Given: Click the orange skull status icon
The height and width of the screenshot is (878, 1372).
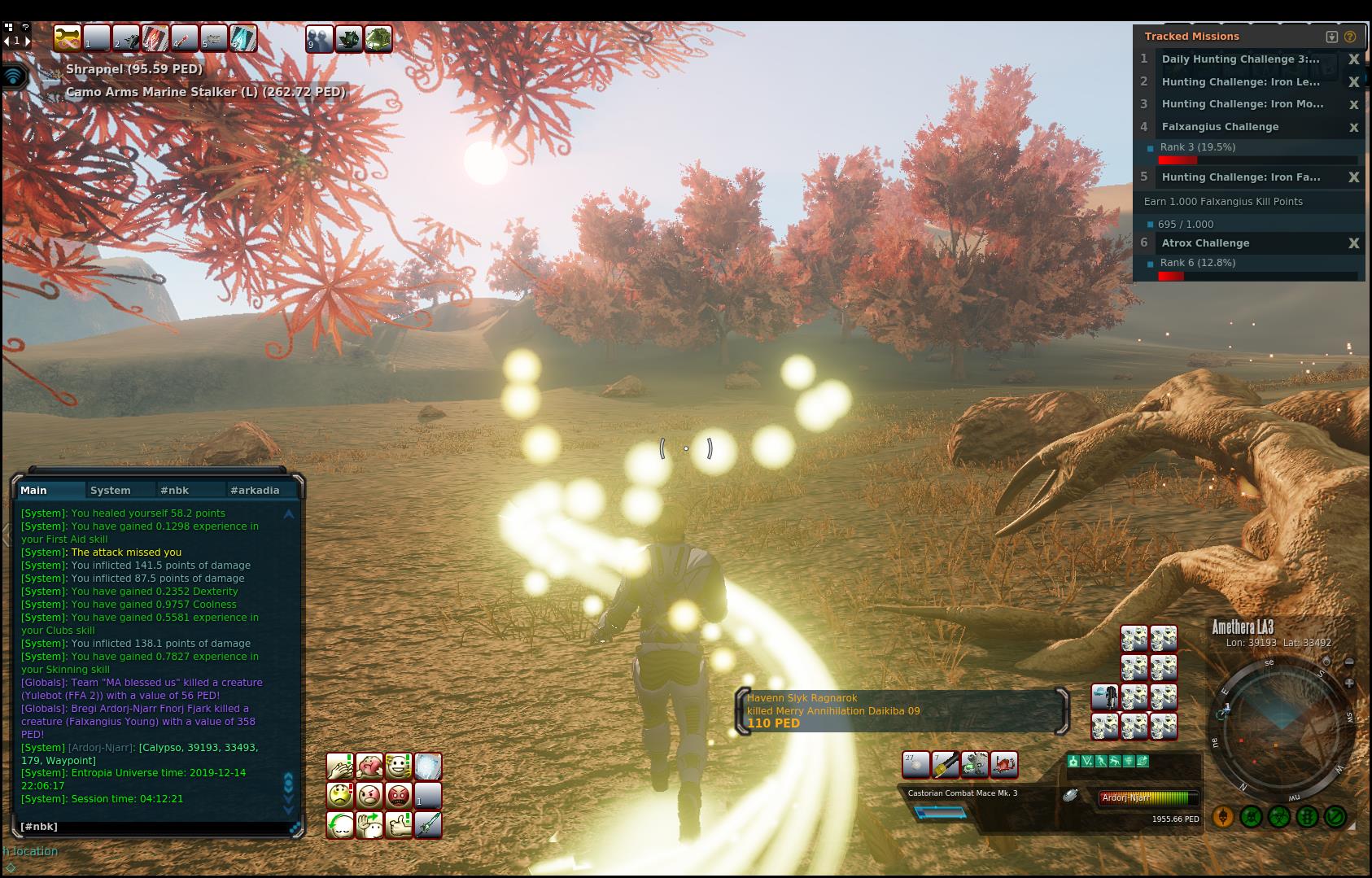Looking at the screenshot, I should 1223,816.
